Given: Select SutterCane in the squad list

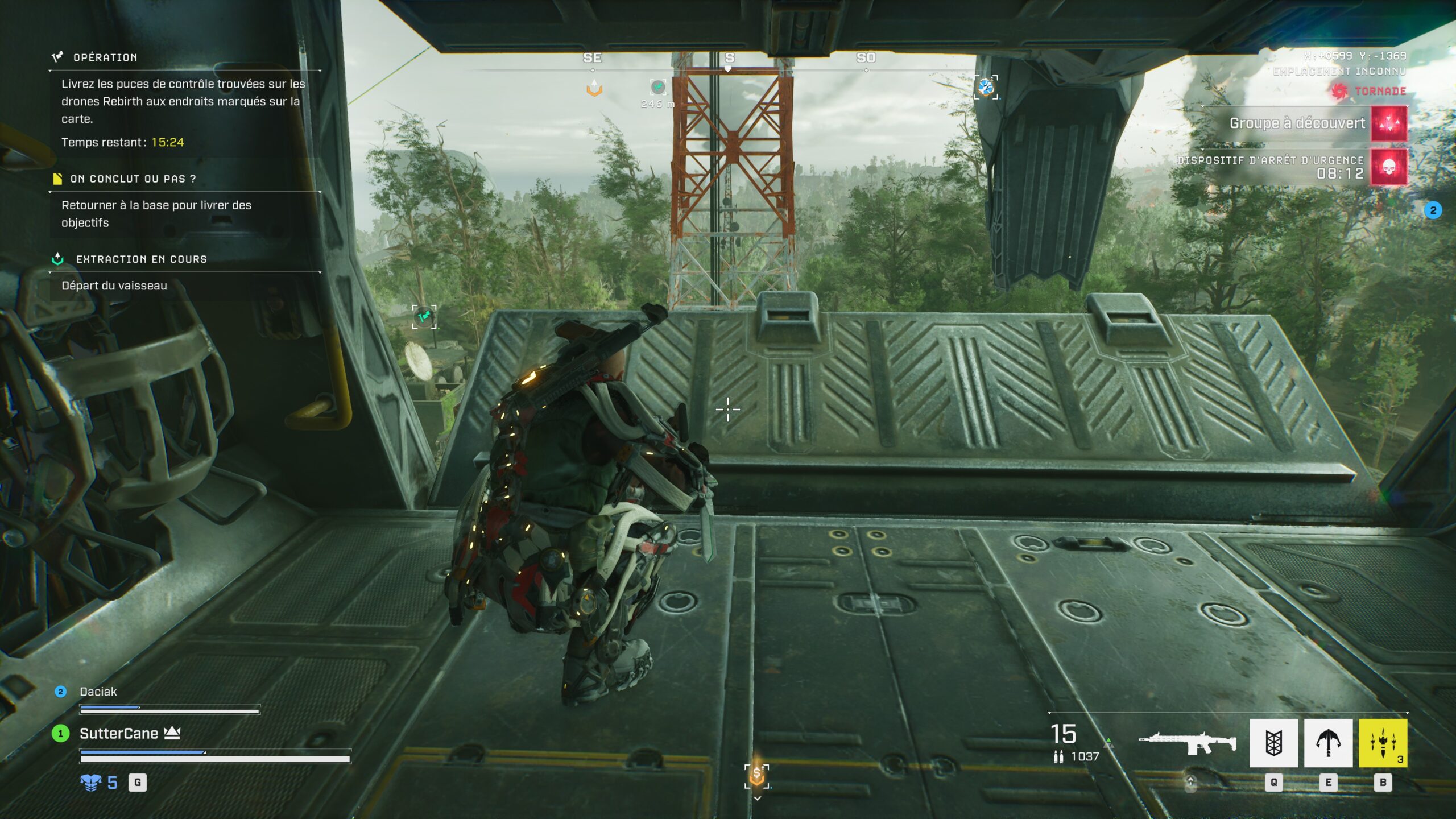Looking at the screenshot, I should (118, 734).
